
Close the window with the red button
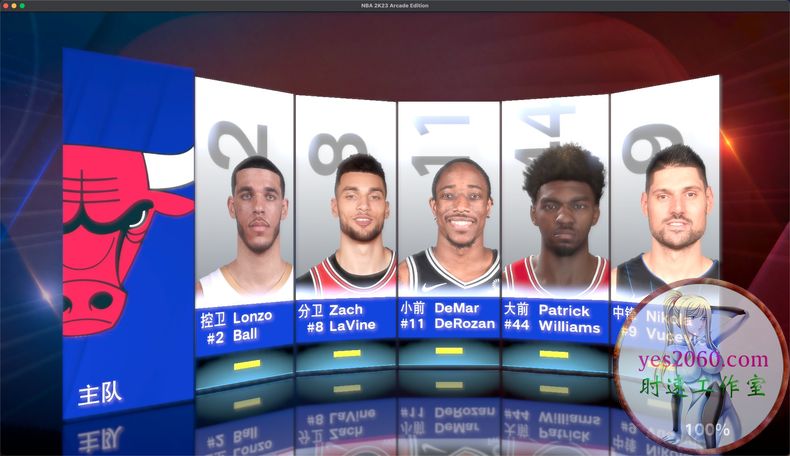[x=6, y=6]
